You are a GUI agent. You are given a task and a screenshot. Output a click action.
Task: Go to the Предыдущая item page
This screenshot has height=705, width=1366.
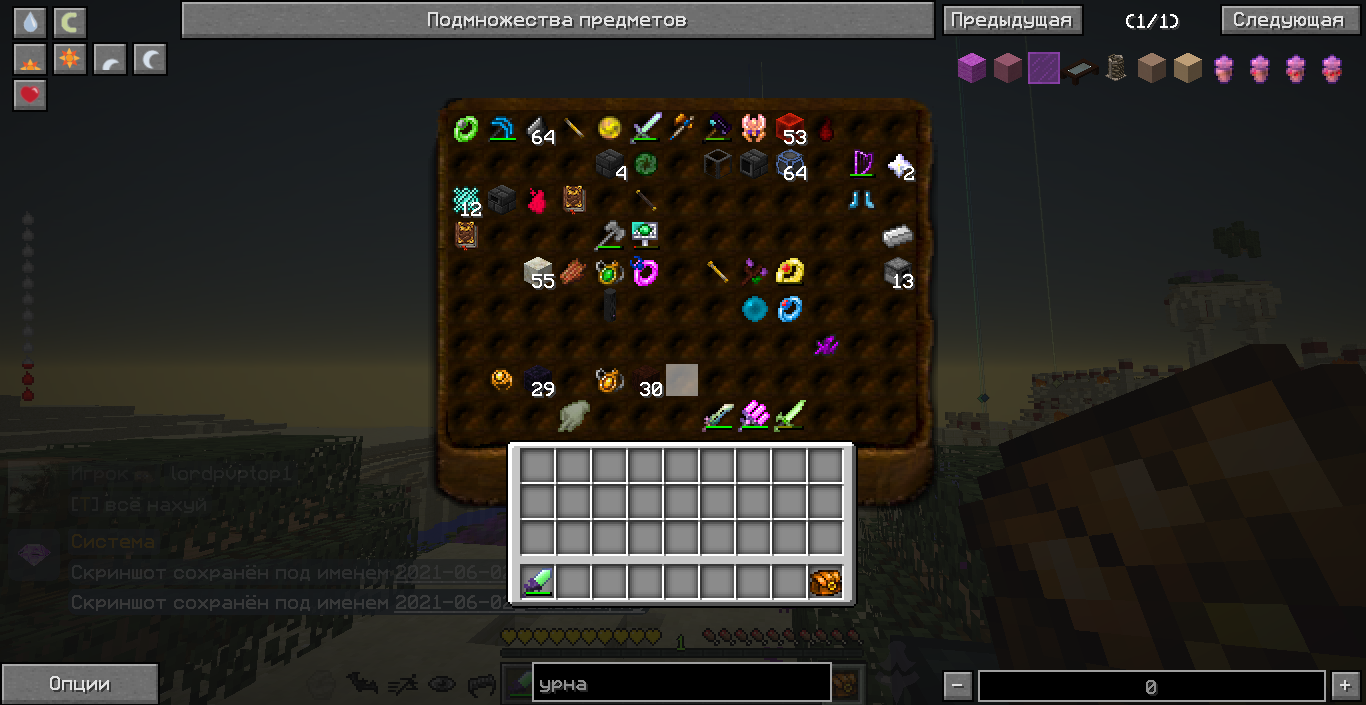click(x=1012, y=20)
